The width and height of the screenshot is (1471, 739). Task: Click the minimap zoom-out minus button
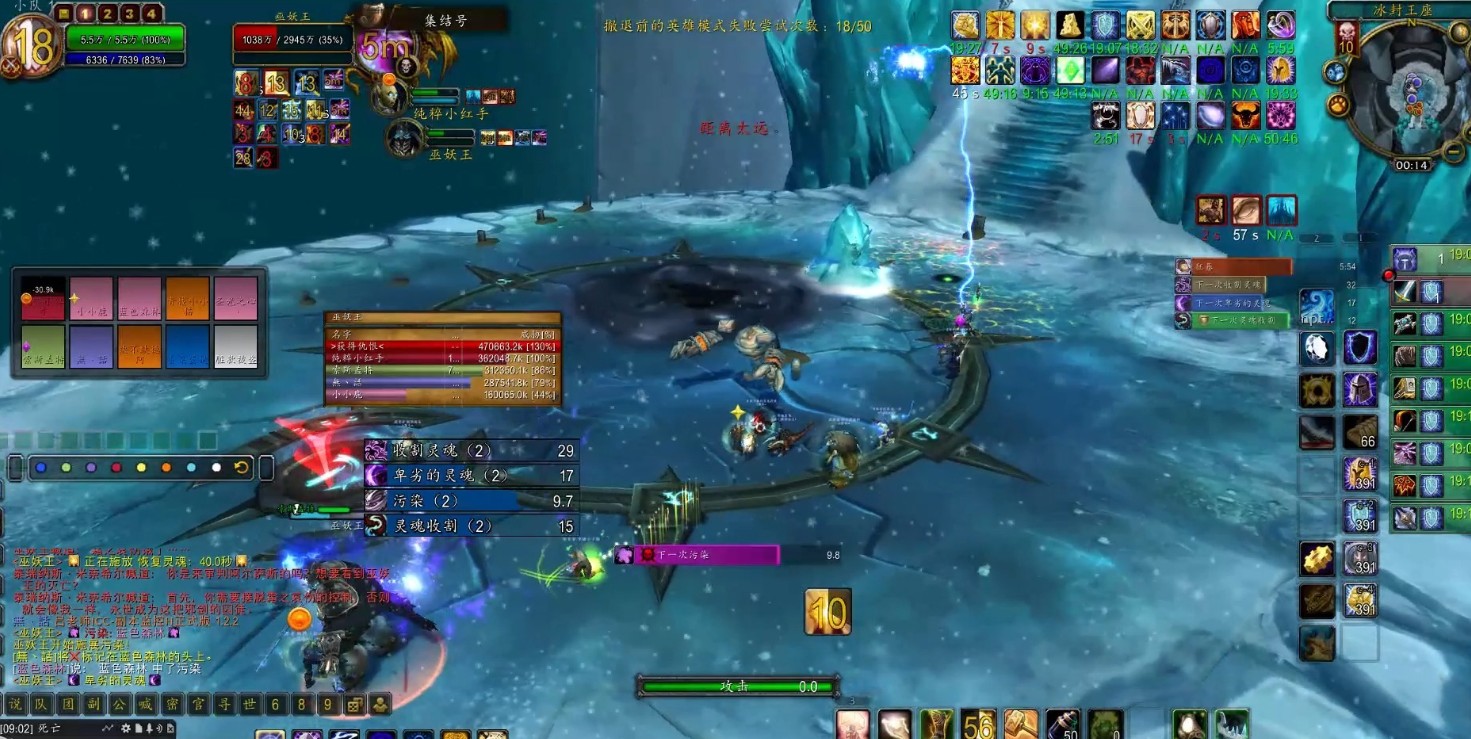(x=1454, y=152)
